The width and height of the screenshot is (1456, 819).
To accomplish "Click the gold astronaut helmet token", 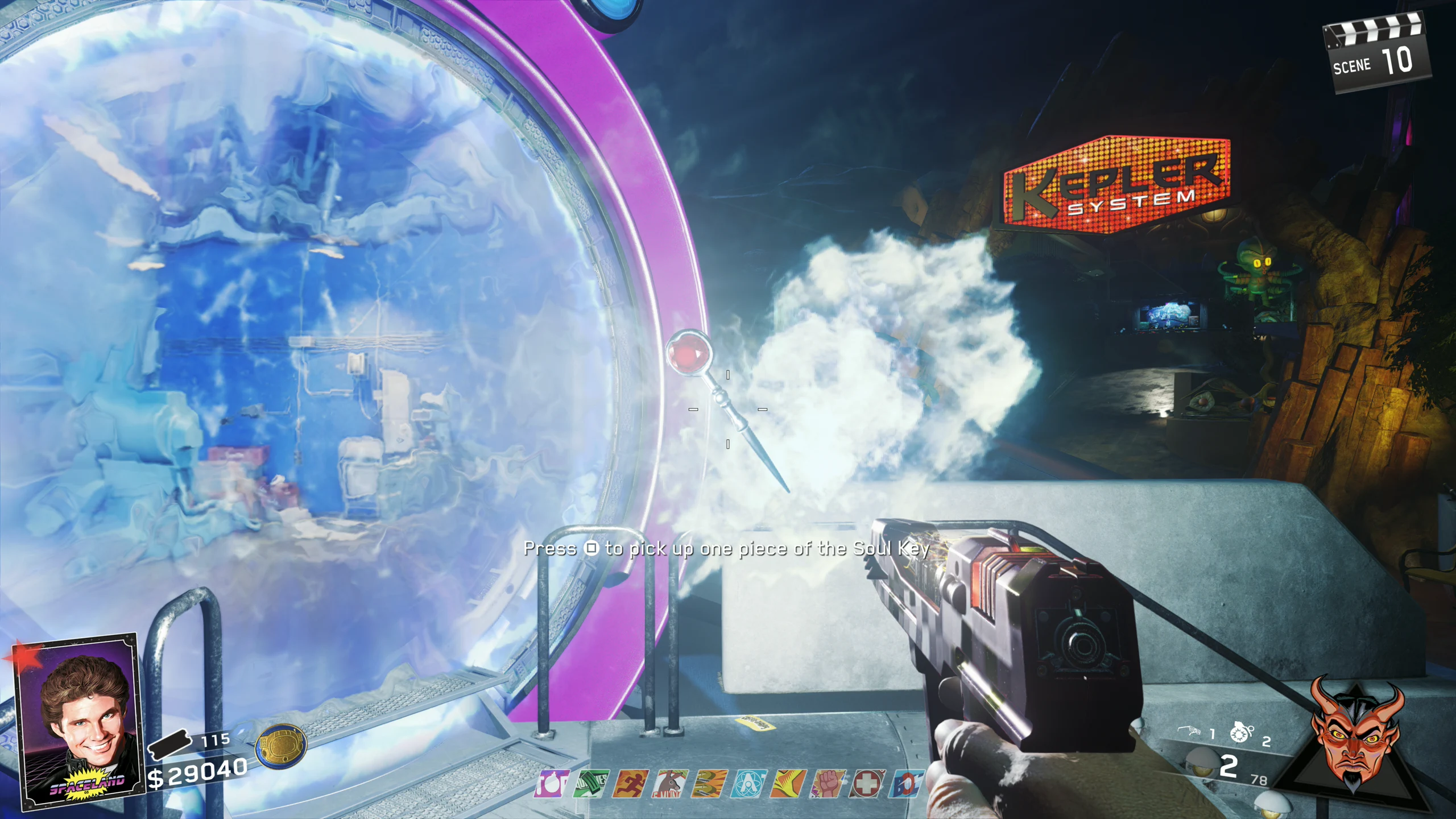I will point(281,746).
